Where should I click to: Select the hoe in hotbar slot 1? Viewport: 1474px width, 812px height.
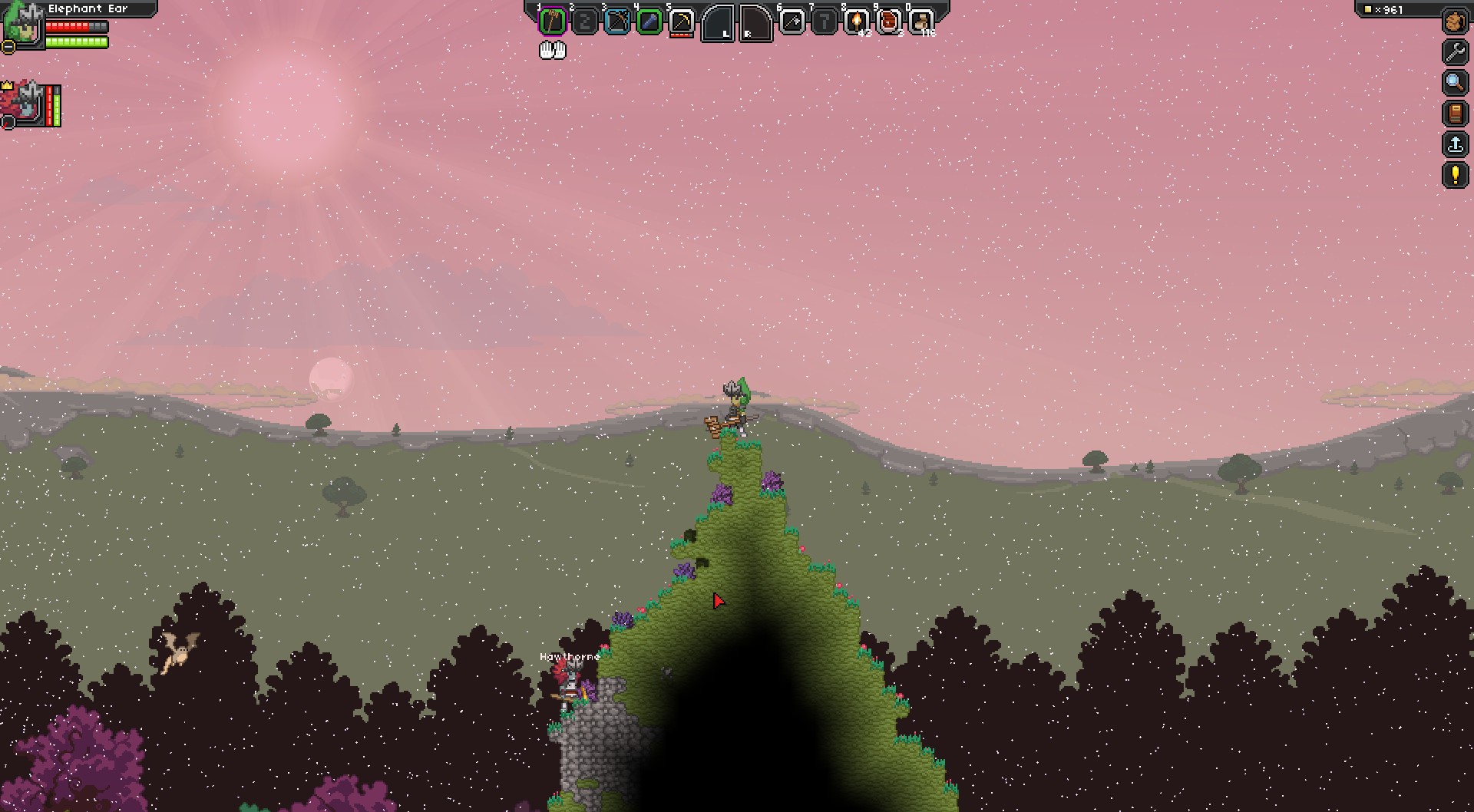[x=552, y=21]
